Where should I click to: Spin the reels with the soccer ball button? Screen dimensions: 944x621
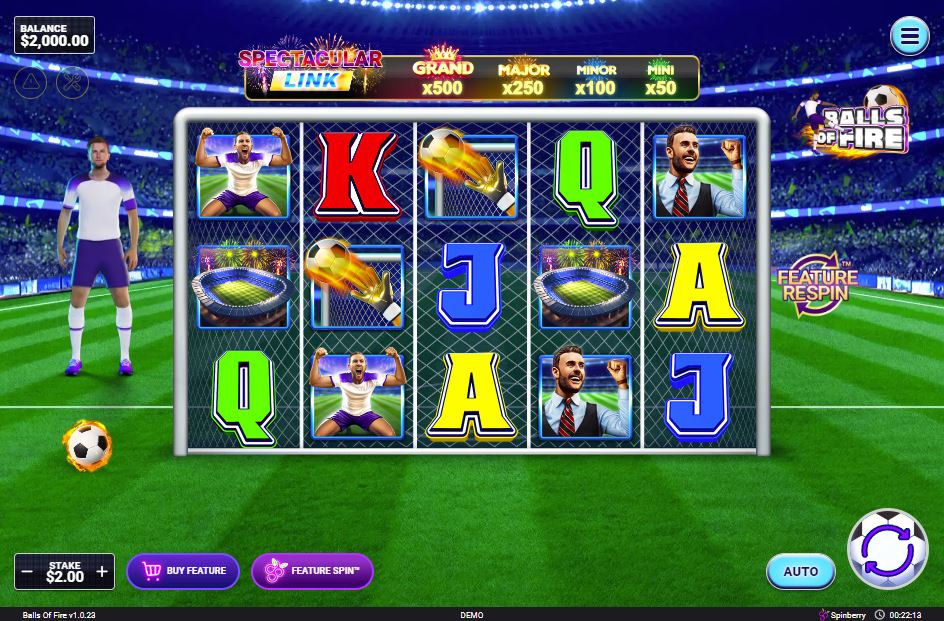click(x=887, y=549)
